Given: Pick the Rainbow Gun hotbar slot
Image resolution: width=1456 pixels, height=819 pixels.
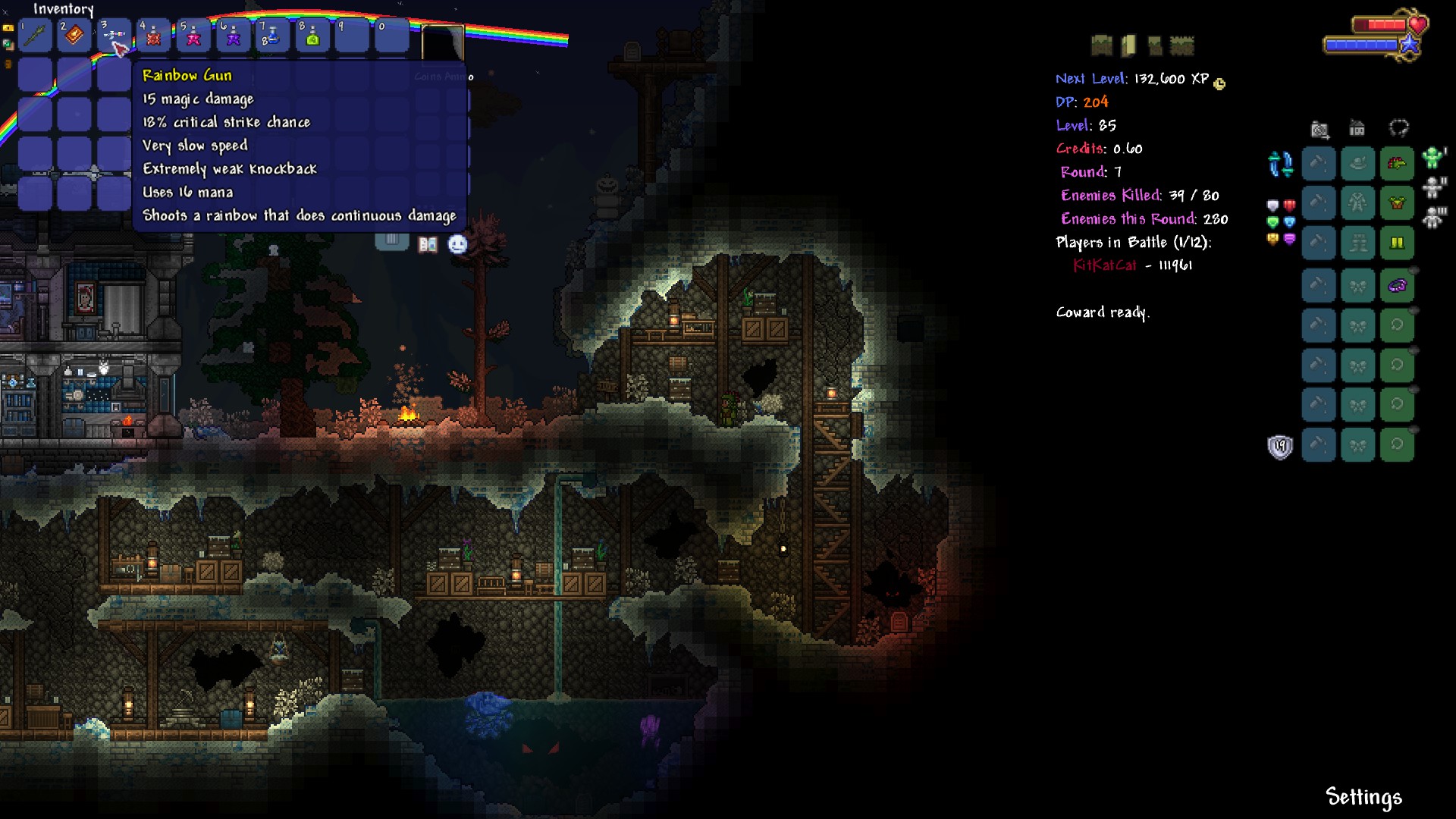Looking at the screenshot, I should [114, 35].
